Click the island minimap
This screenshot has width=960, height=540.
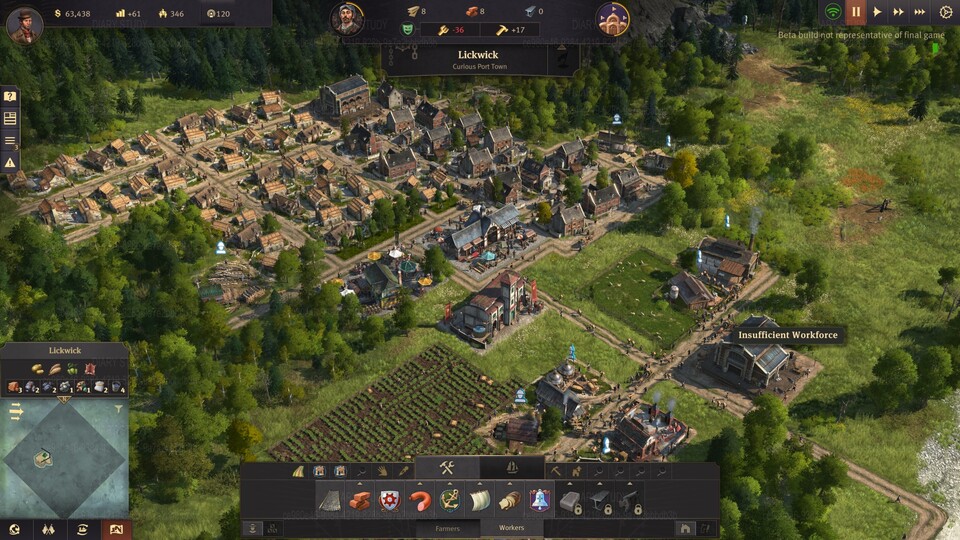tap(64, 458)
